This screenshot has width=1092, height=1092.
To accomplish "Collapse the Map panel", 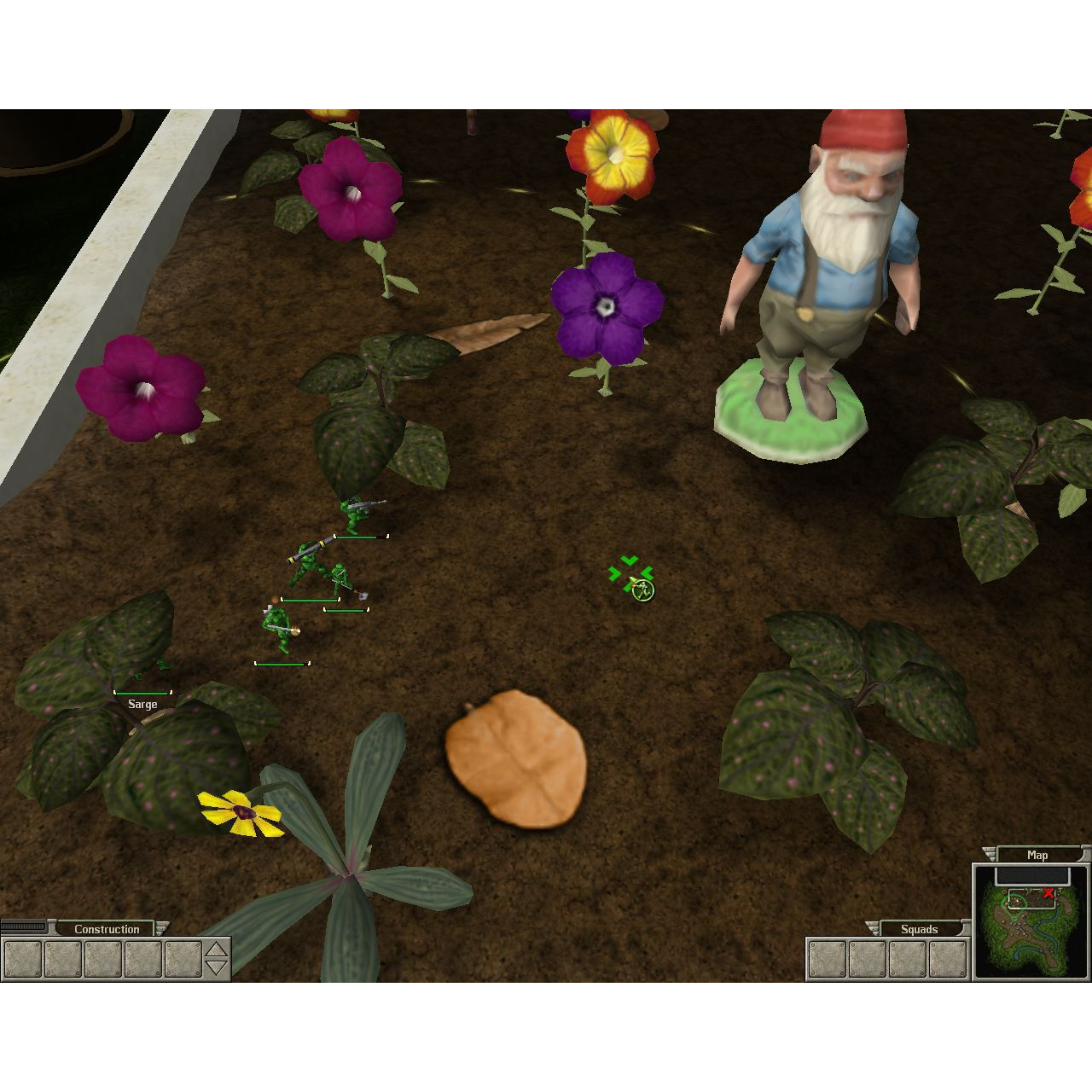I will coord(989,854).
